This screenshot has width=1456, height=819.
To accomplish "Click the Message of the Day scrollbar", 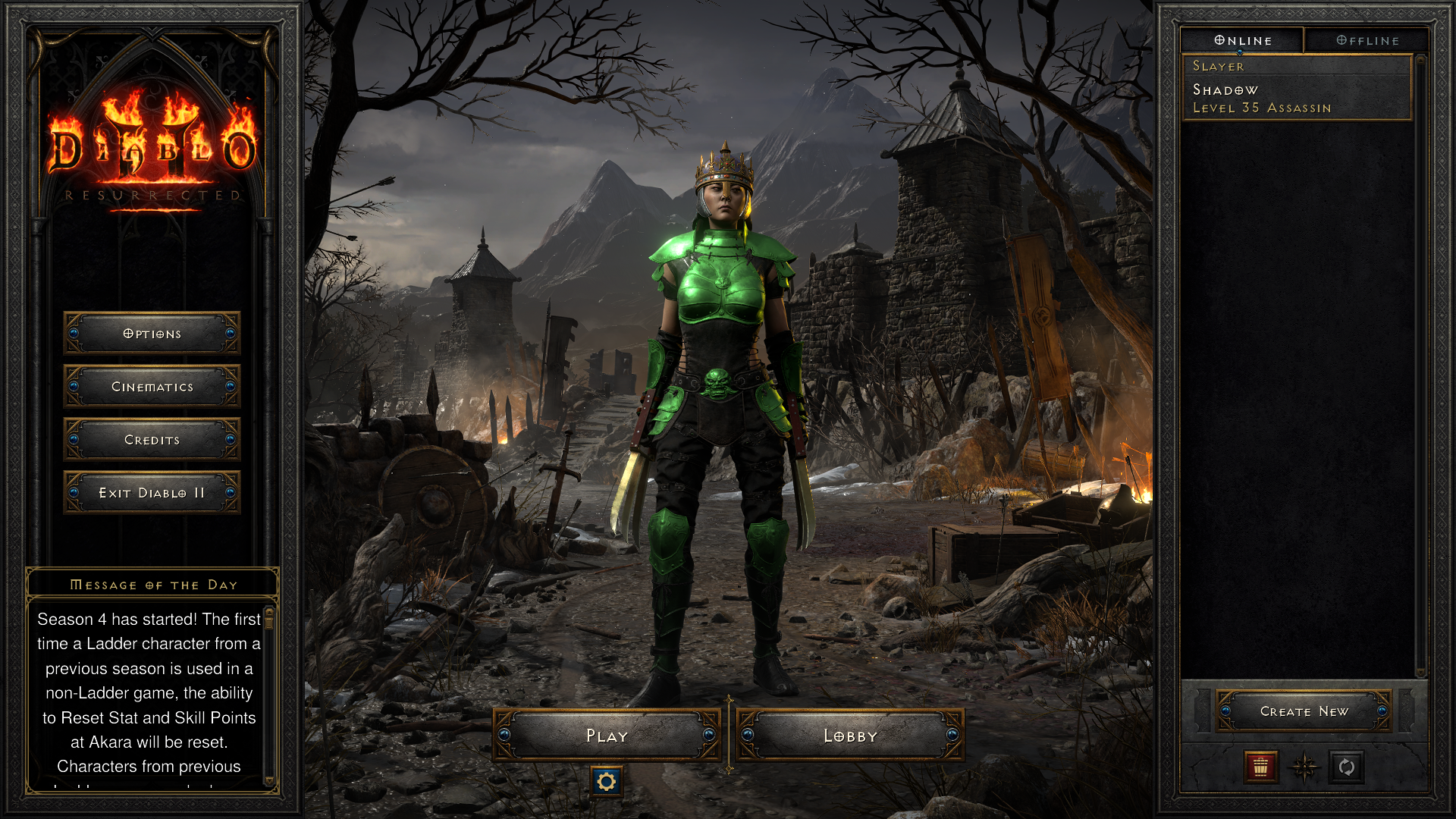I will [268, 696].
